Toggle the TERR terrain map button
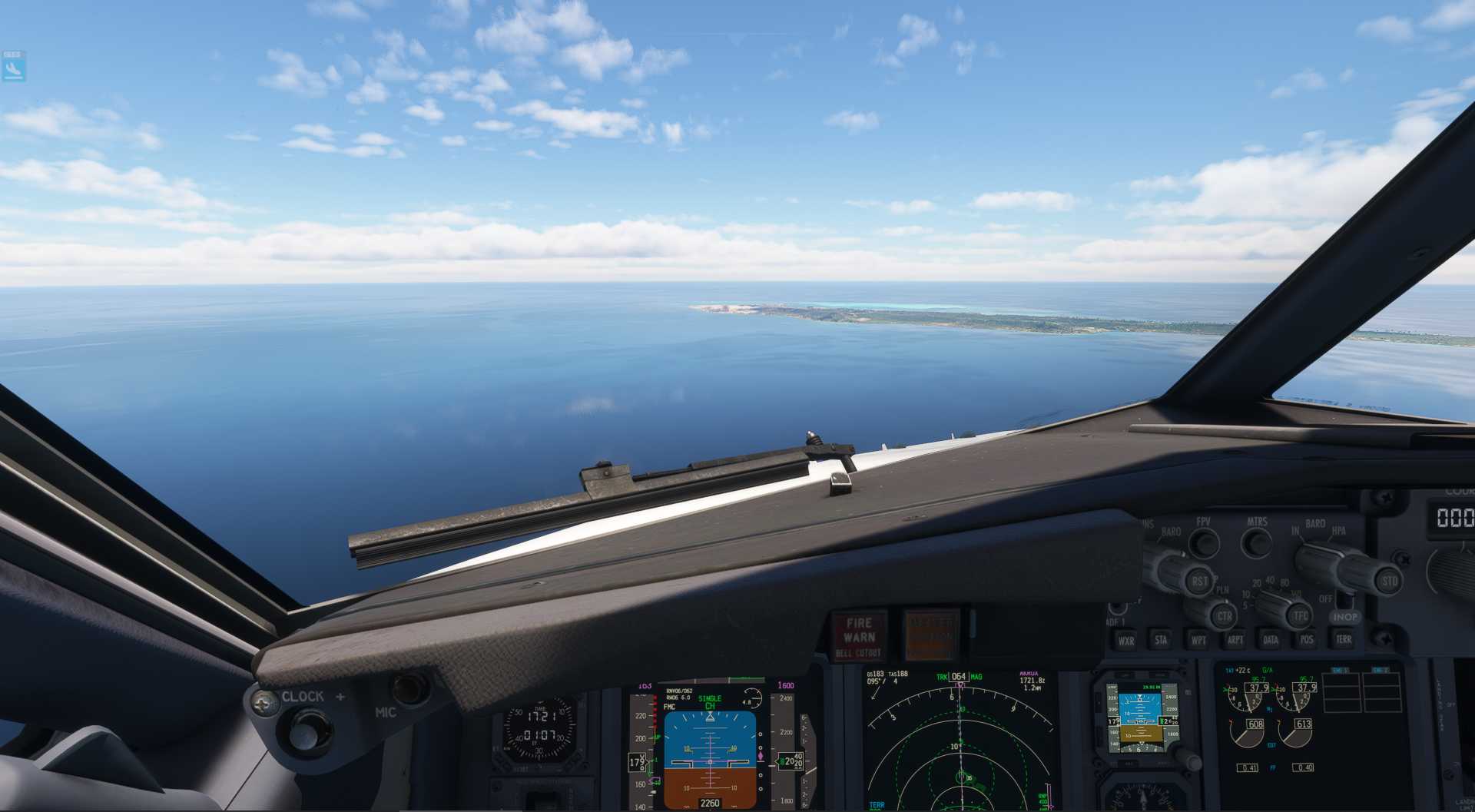This screenshot has height=812, width=1475. coord(1344,639)
